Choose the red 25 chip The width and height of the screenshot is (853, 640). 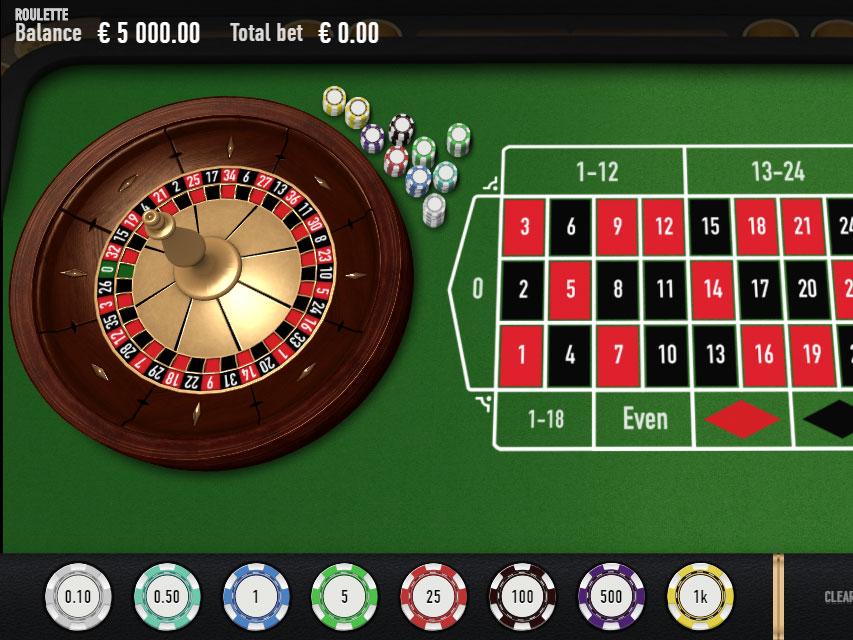433,597
